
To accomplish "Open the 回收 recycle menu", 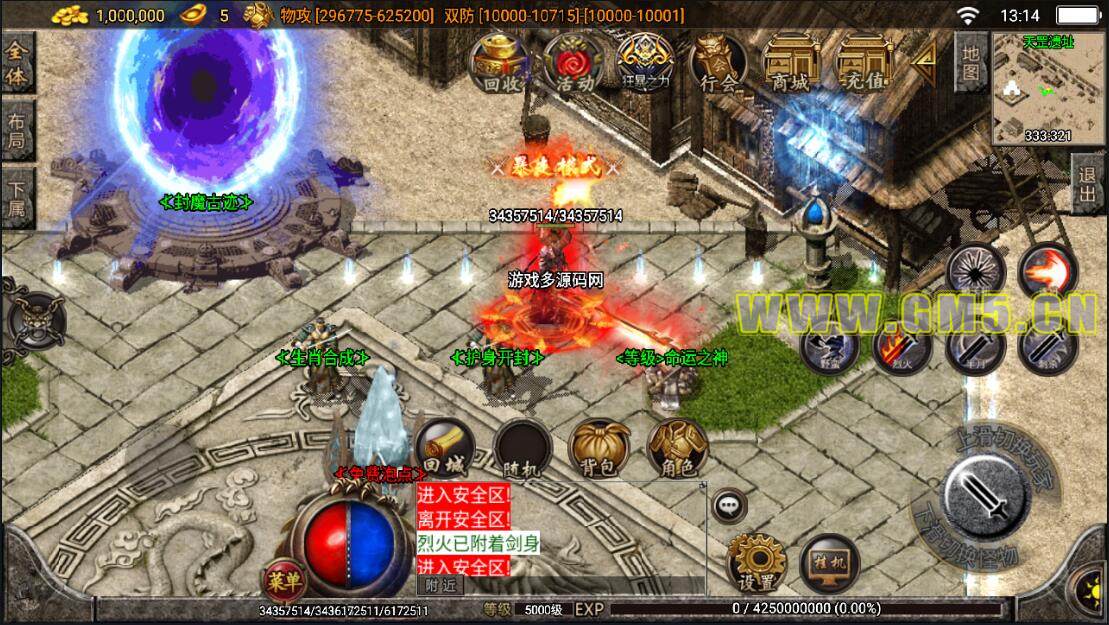I will coord(502,62).
